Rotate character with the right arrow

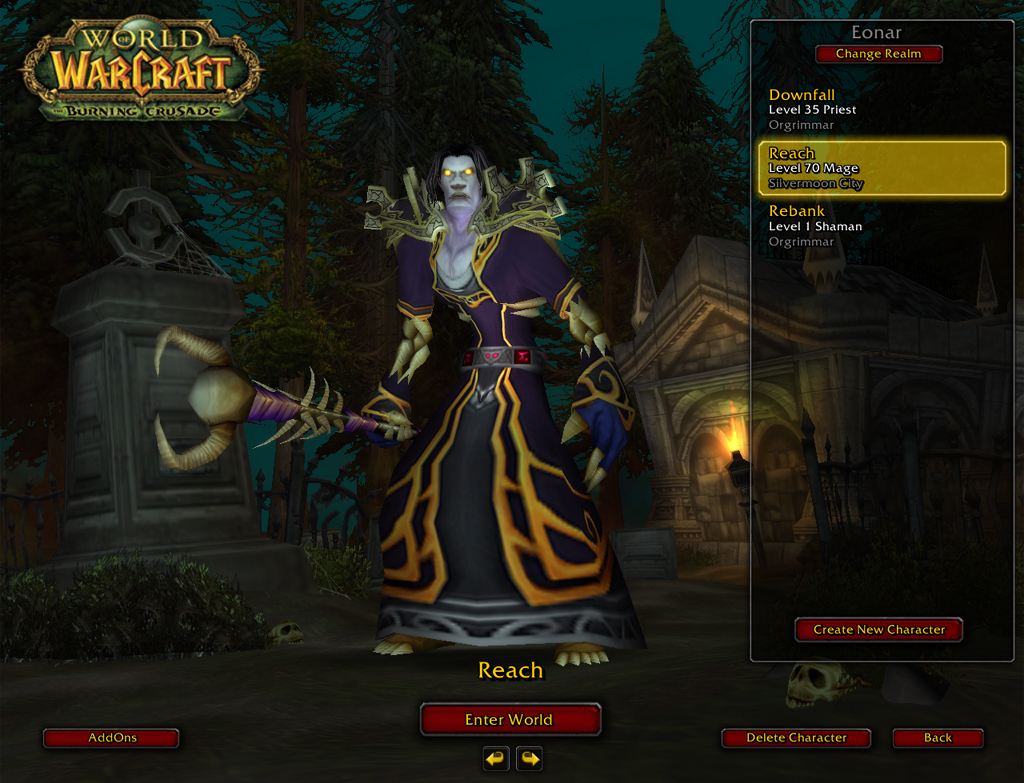pos(530,759)
